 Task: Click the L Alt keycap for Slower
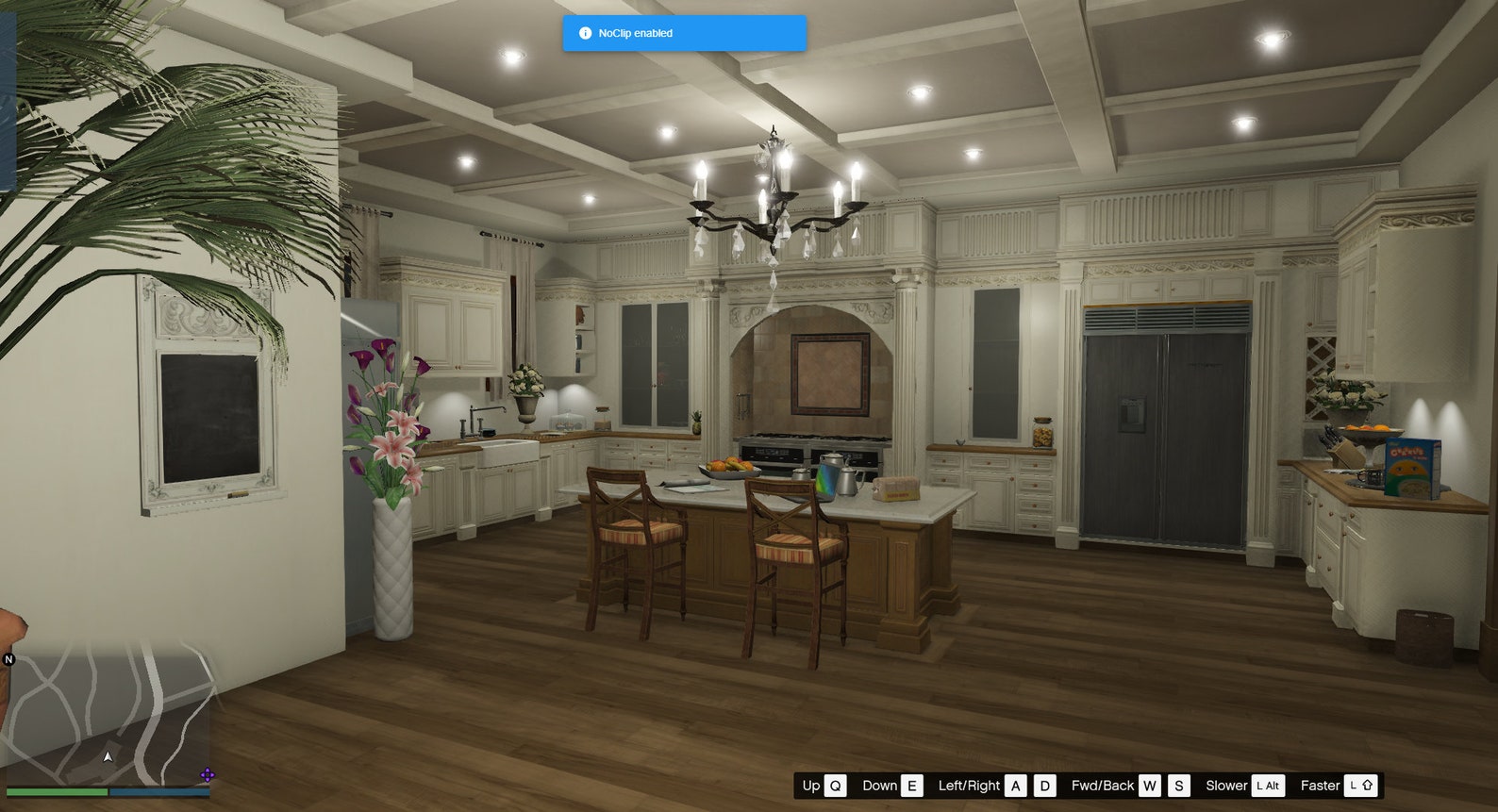[x=1269, y=785]
